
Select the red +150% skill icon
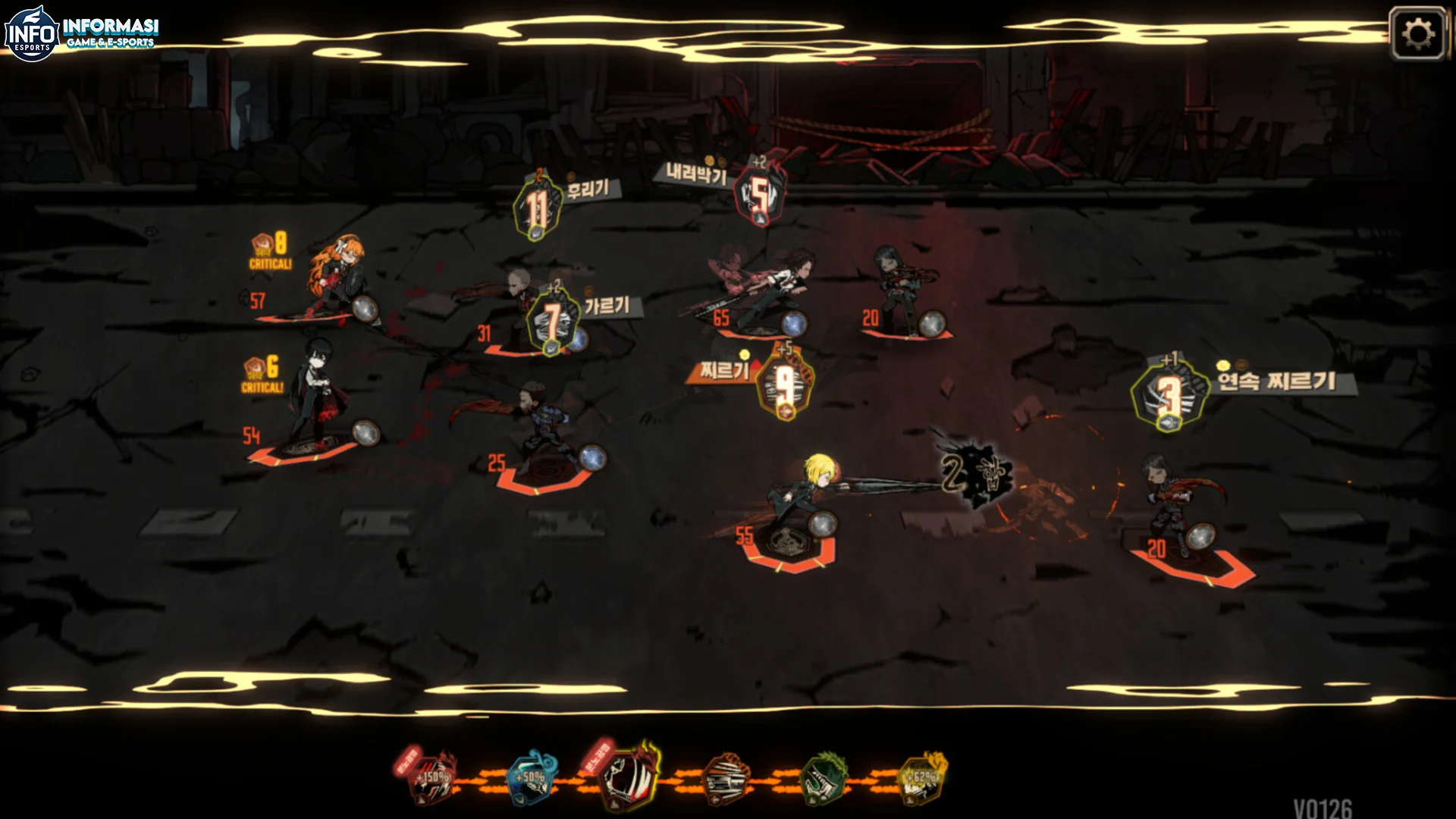433,779
